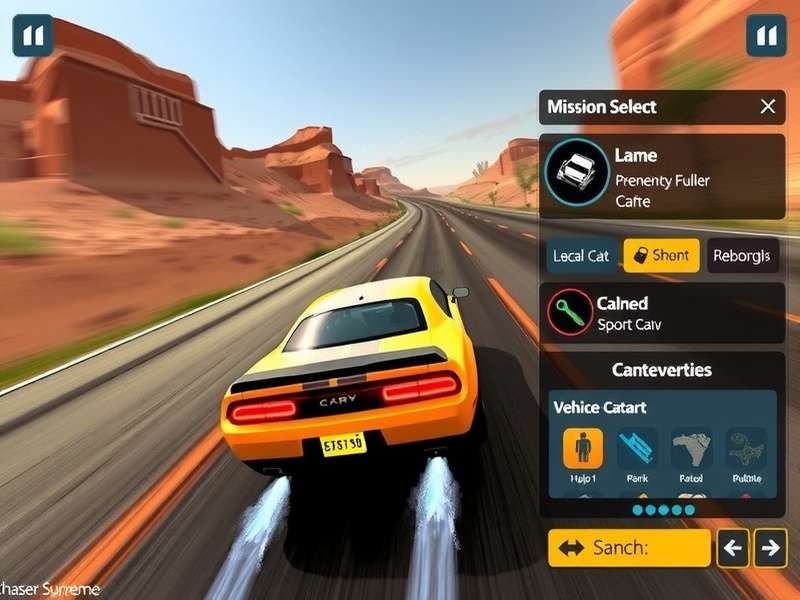Switch to the Lecal Cat tab
The image size is (800, 600).
tap(581, 256)
